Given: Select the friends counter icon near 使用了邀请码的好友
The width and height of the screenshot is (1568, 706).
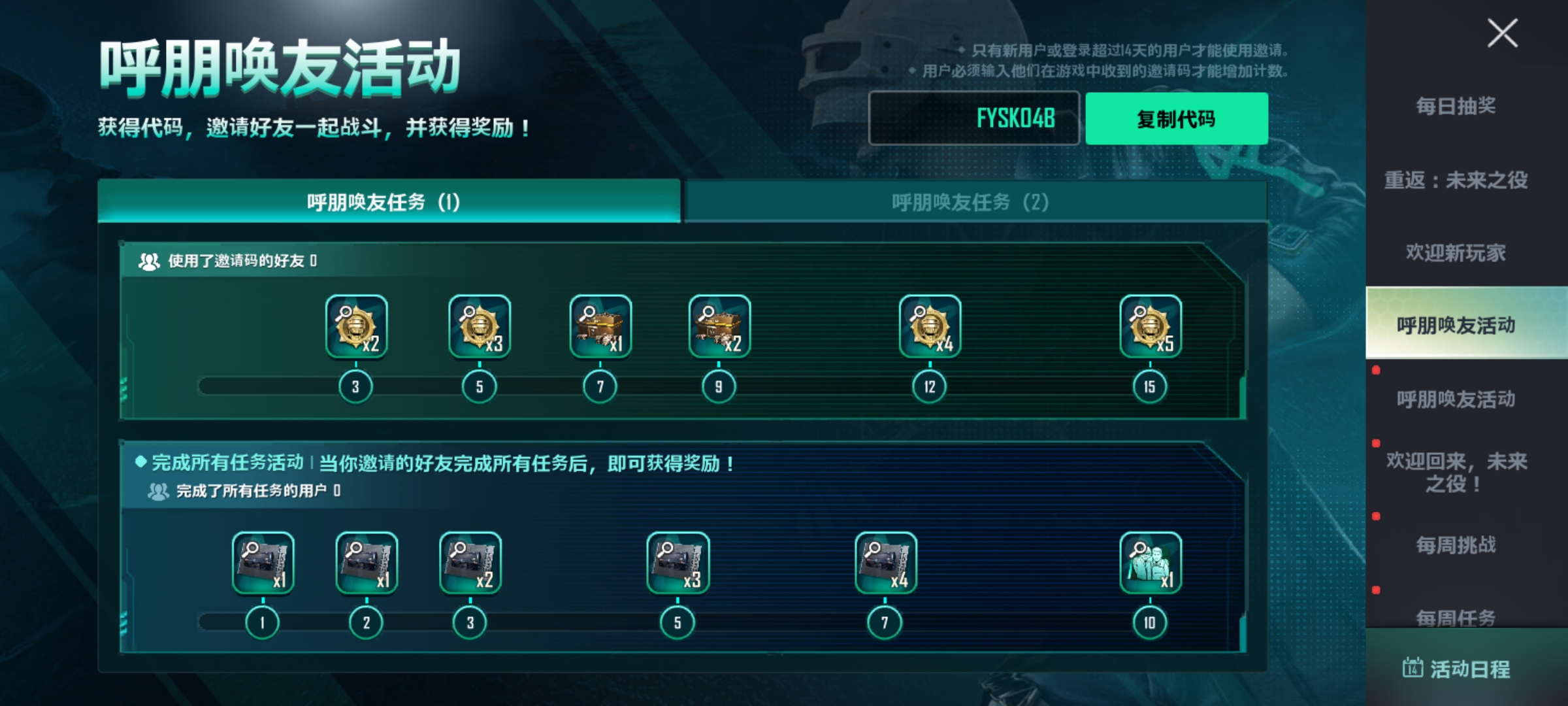Looking at the screenshot, I should click(x=149, y=260).
